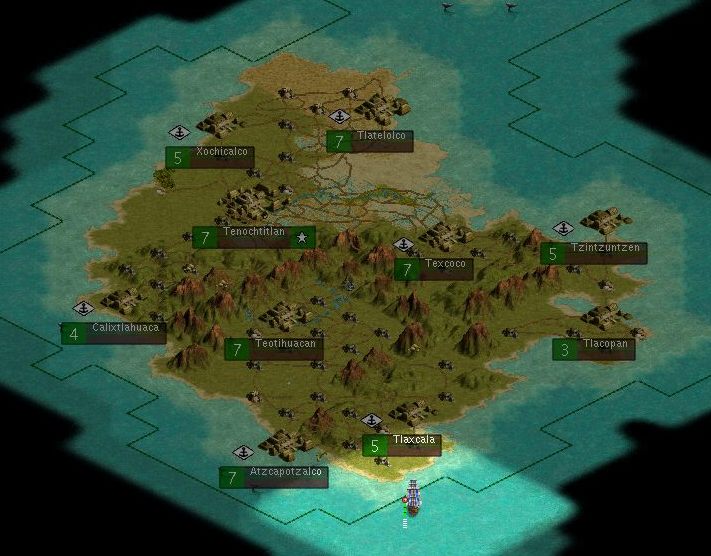Select the Tlacopan city banner
Image resolution: width=711 pixels, height=556 pixels.
point(594,349)
